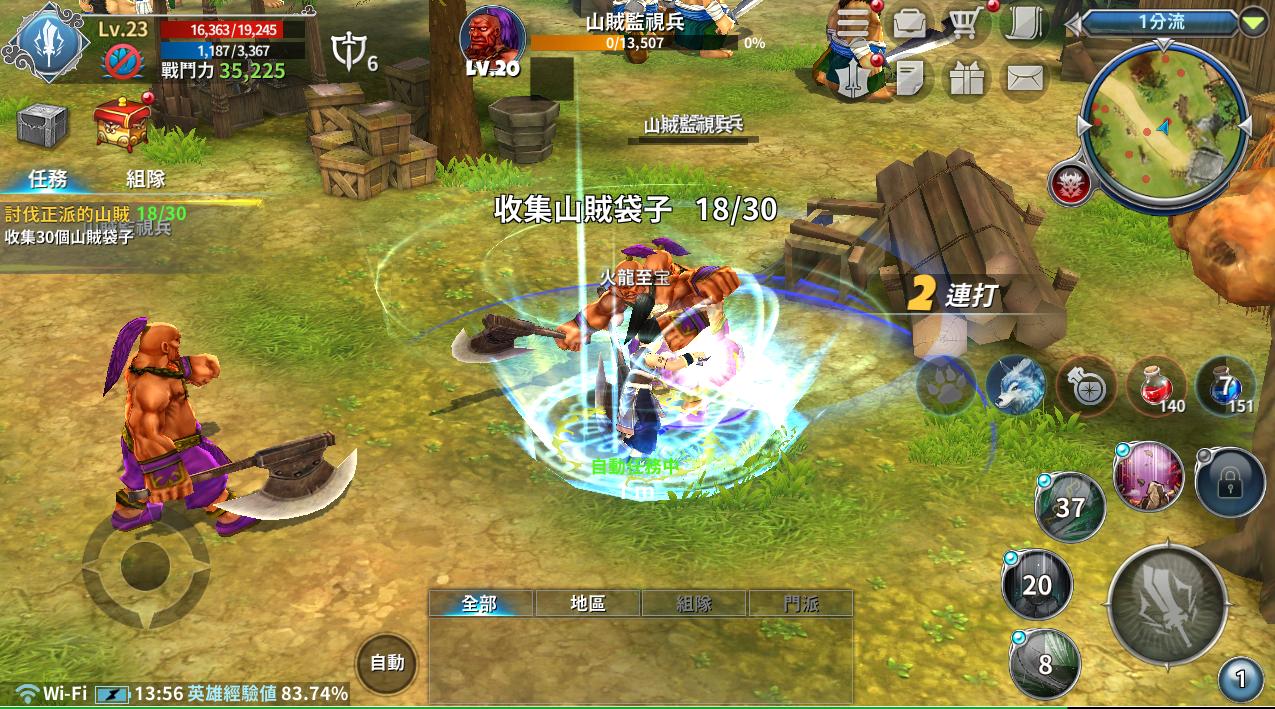Open the gray stone chest icon
The width and height of the screenshot is (1275, 709).
(x=42, y=124)
